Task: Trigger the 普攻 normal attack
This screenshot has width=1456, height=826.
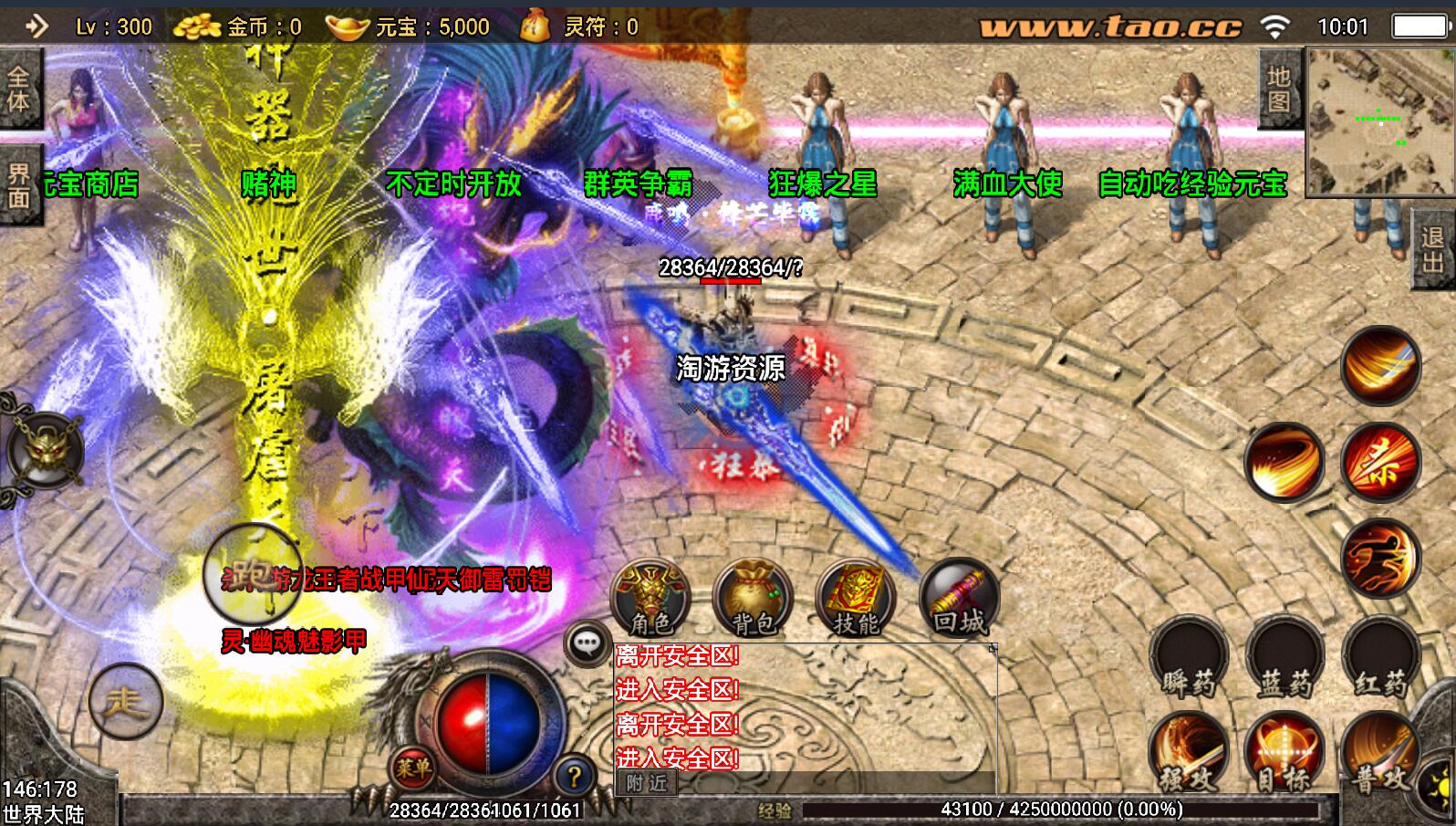Action: click(x=1378, y=754)
